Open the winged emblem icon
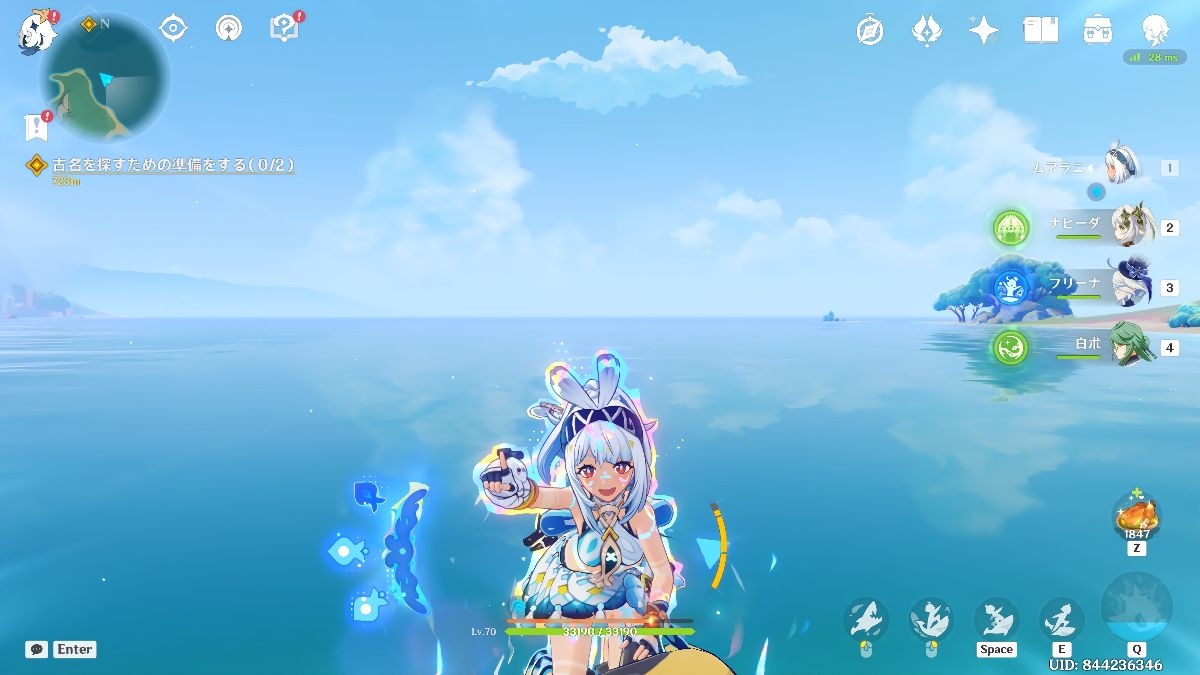Image resolution: width=1200 pixels, height=675 pixels. click(x=926, y=30)
